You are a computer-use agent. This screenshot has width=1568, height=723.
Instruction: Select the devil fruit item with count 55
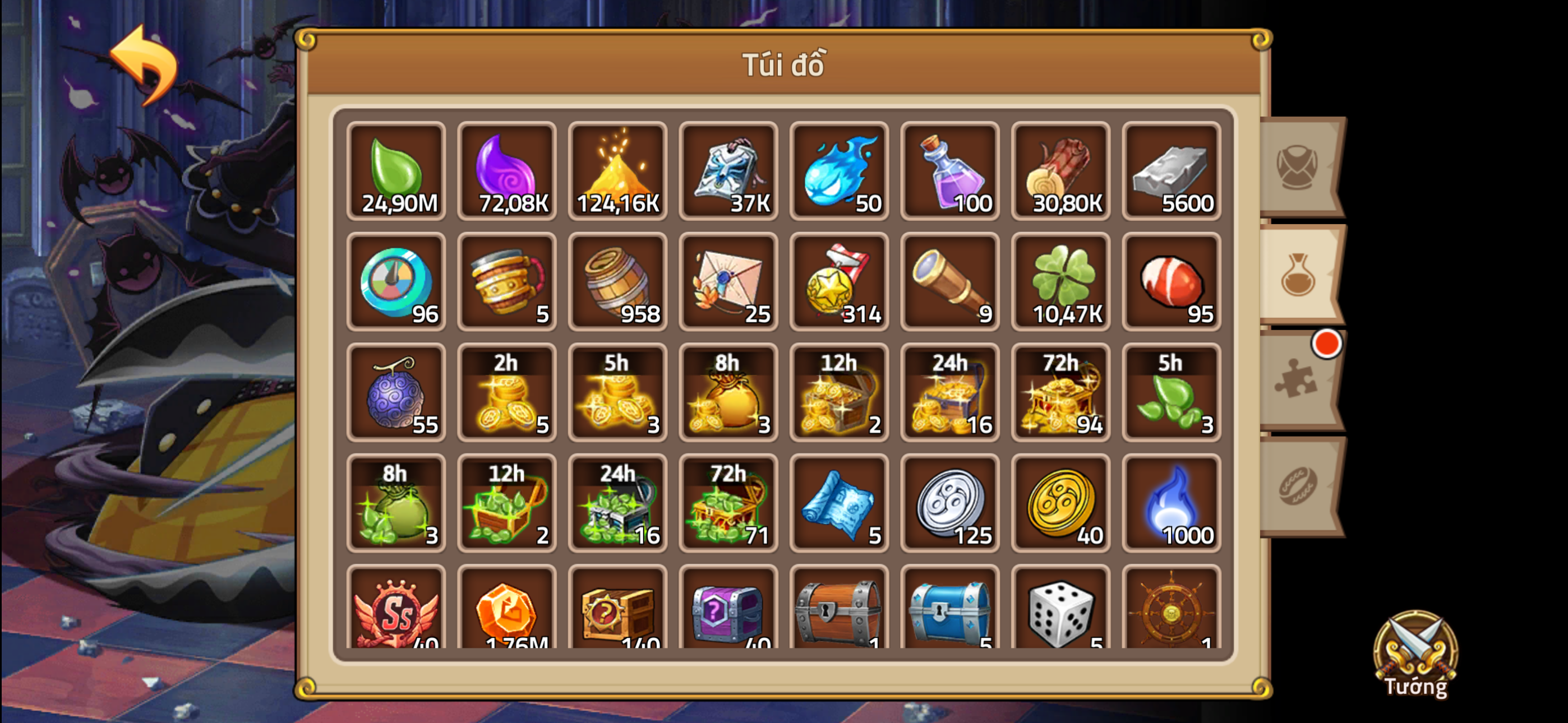(x=396, y=392)
